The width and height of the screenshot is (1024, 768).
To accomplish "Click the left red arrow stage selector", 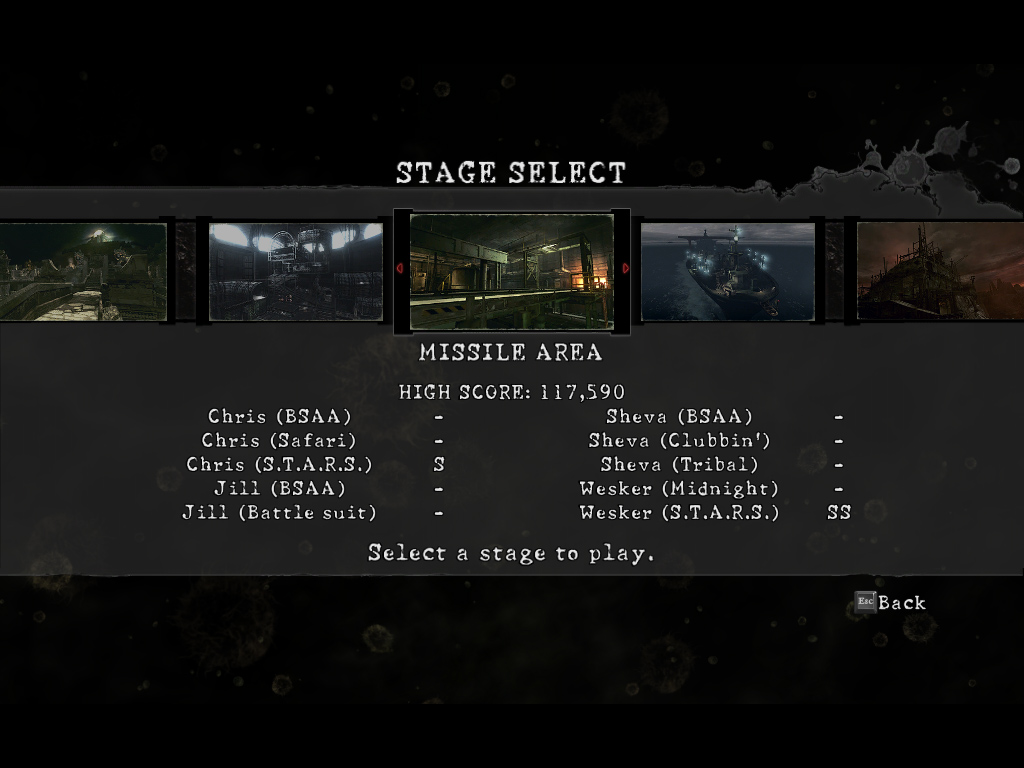I will click(x=400, y=268).
